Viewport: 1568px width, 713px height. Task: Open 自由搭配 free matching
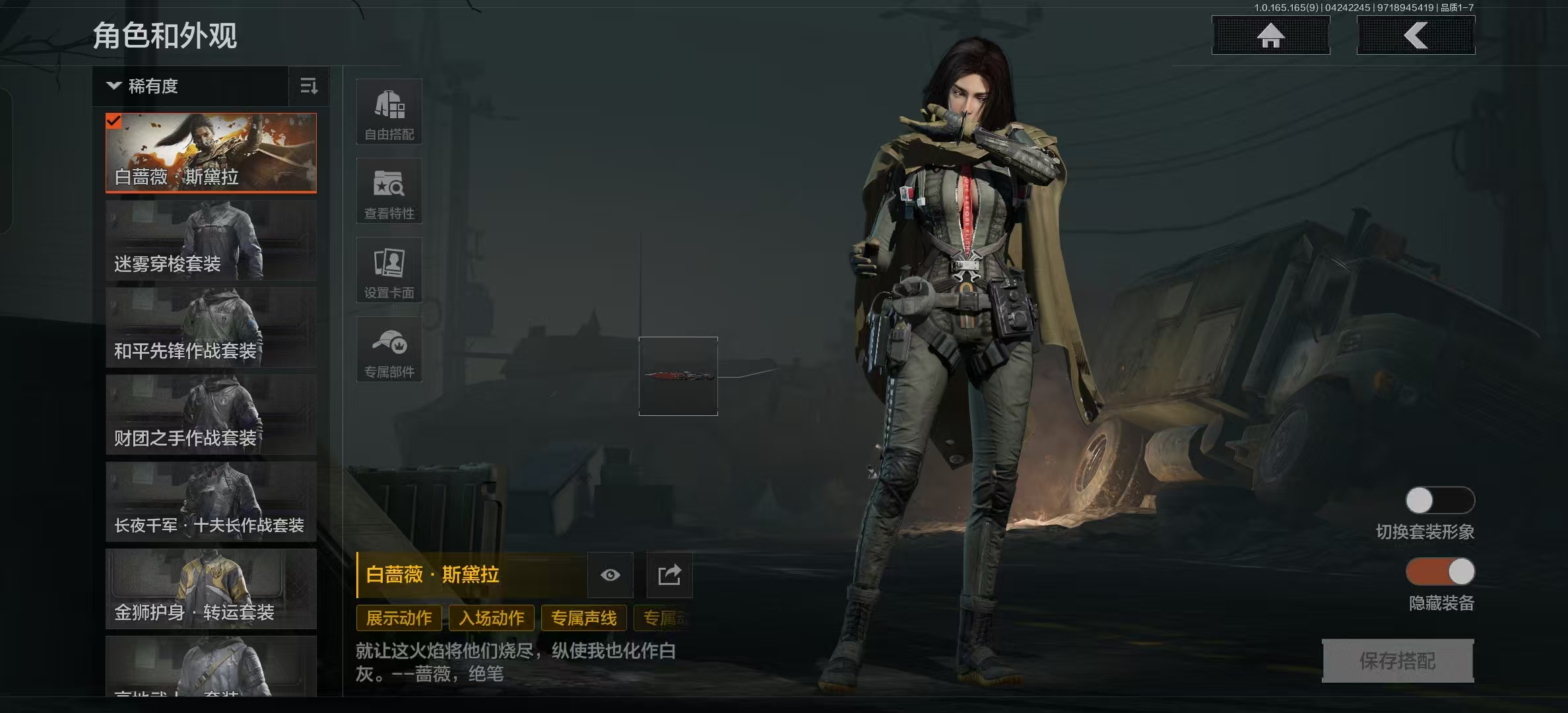389,112
